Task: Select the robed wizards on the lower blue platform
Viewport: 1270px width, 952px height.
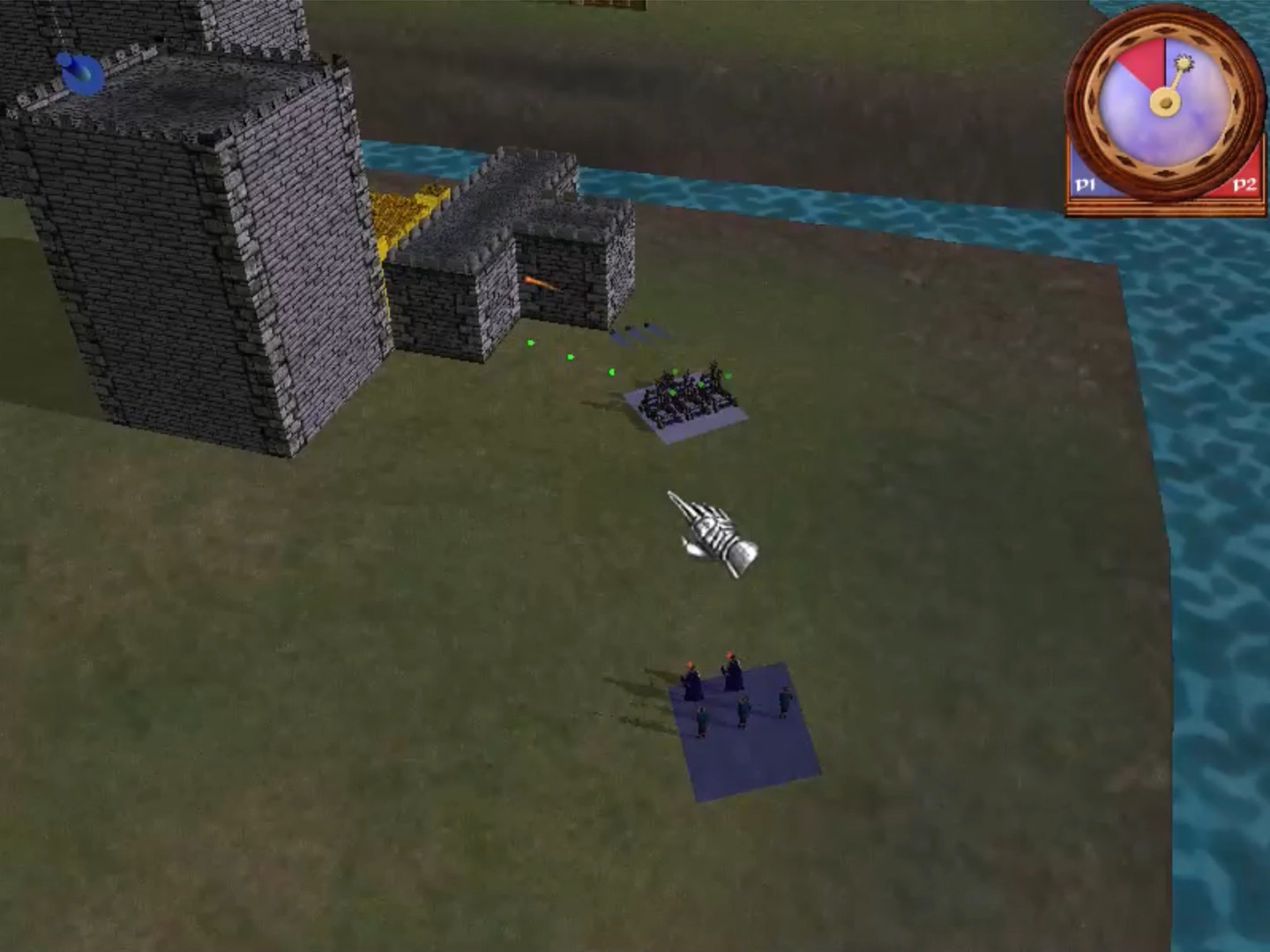Action: click(716, 686)
